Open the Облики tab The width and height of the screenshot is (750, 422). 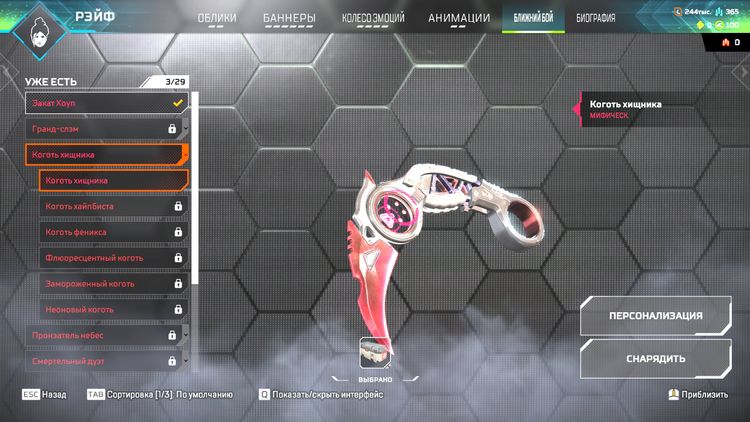[x=217, y=18]
